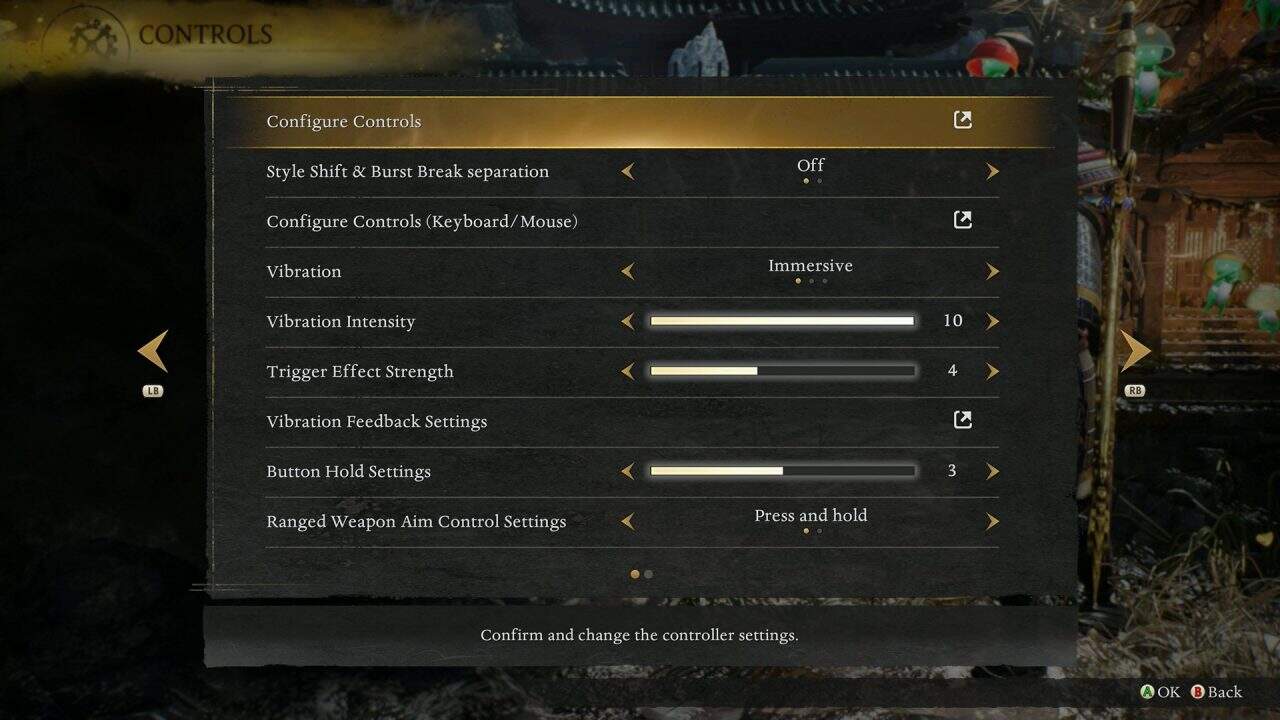The height and width of the screenshot is (720, 1280).
Task: Select the Configure Controls row
Action: [x=343, y=121]
